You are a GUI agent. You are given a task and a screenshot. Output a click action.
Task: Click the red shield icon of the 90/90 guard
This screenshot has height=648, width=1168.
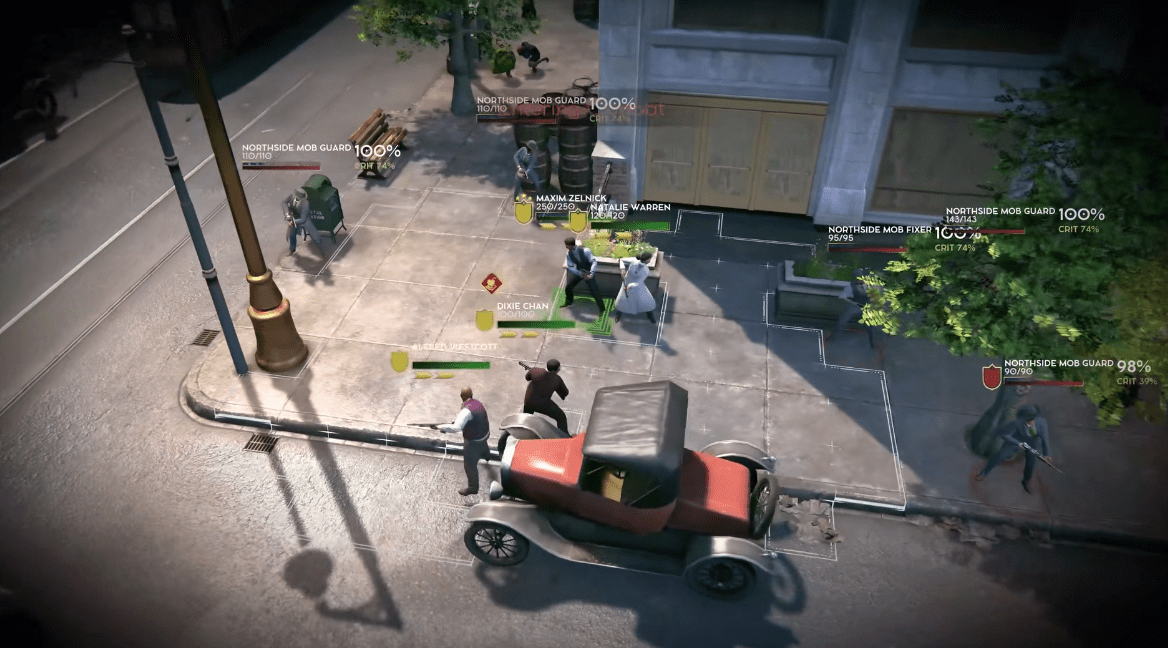tap(991, 375)
